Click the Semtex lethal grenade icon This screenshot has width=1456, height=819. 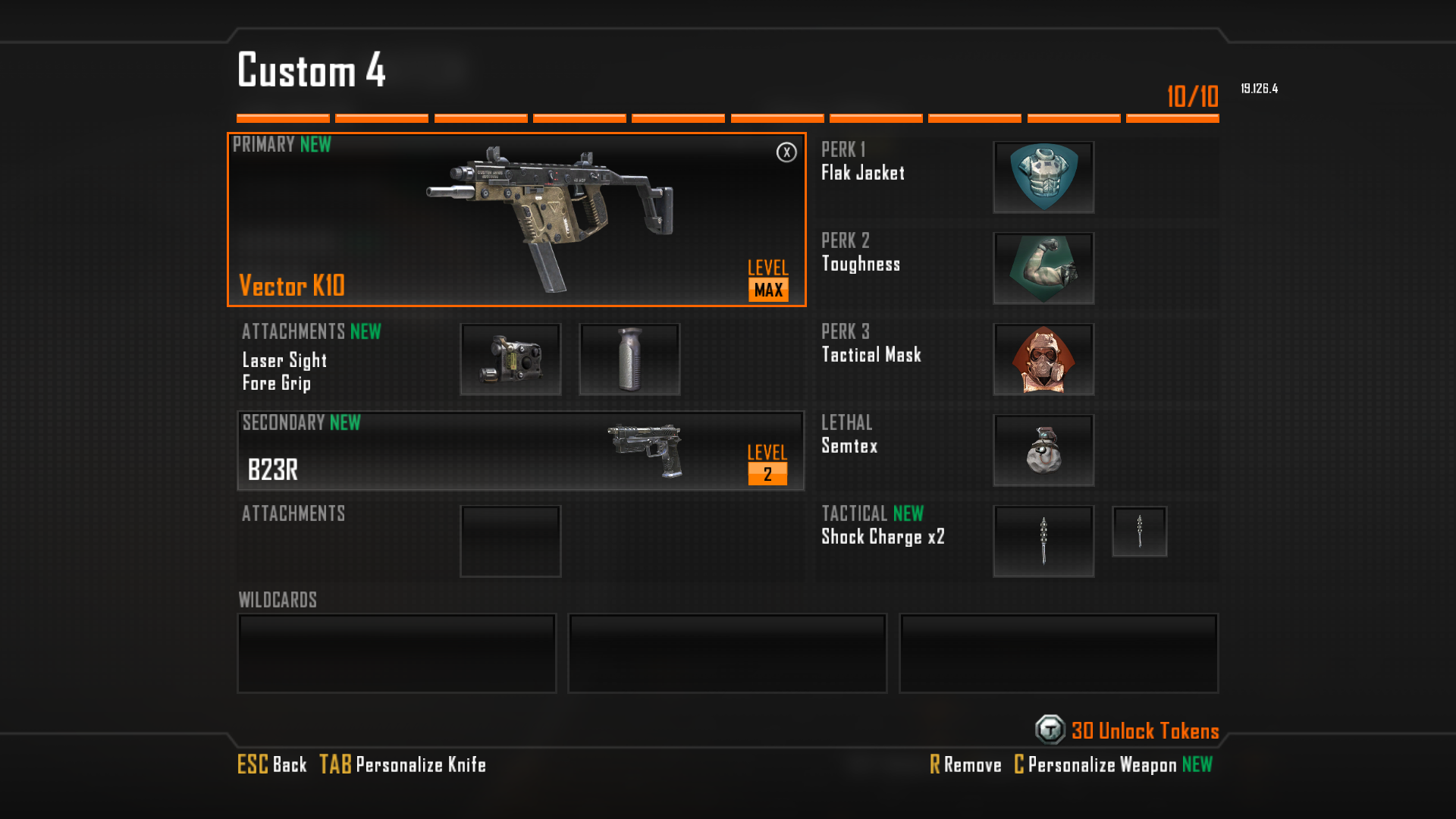(1043, 450)
